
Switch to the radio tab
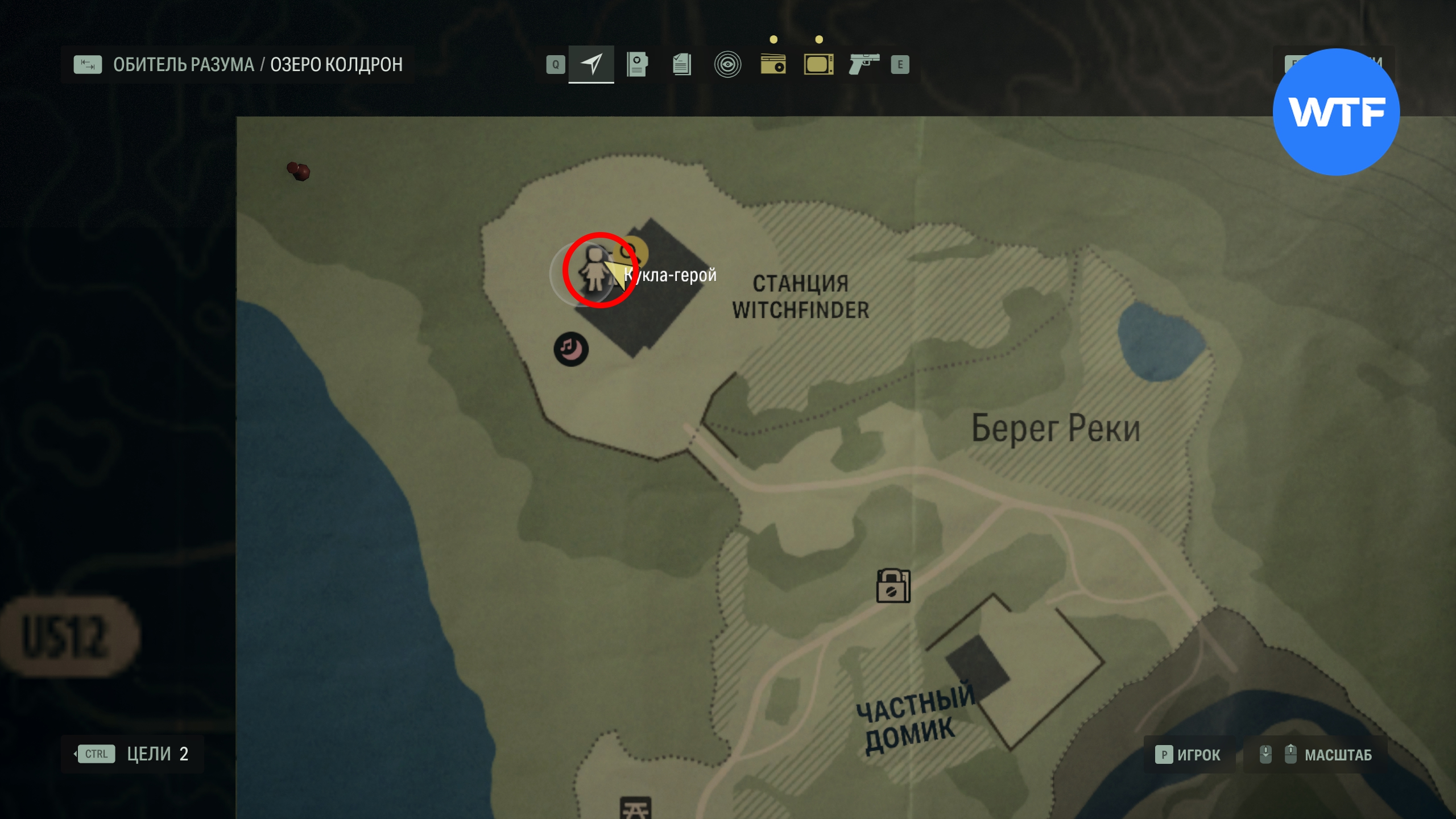coord(773,64)
